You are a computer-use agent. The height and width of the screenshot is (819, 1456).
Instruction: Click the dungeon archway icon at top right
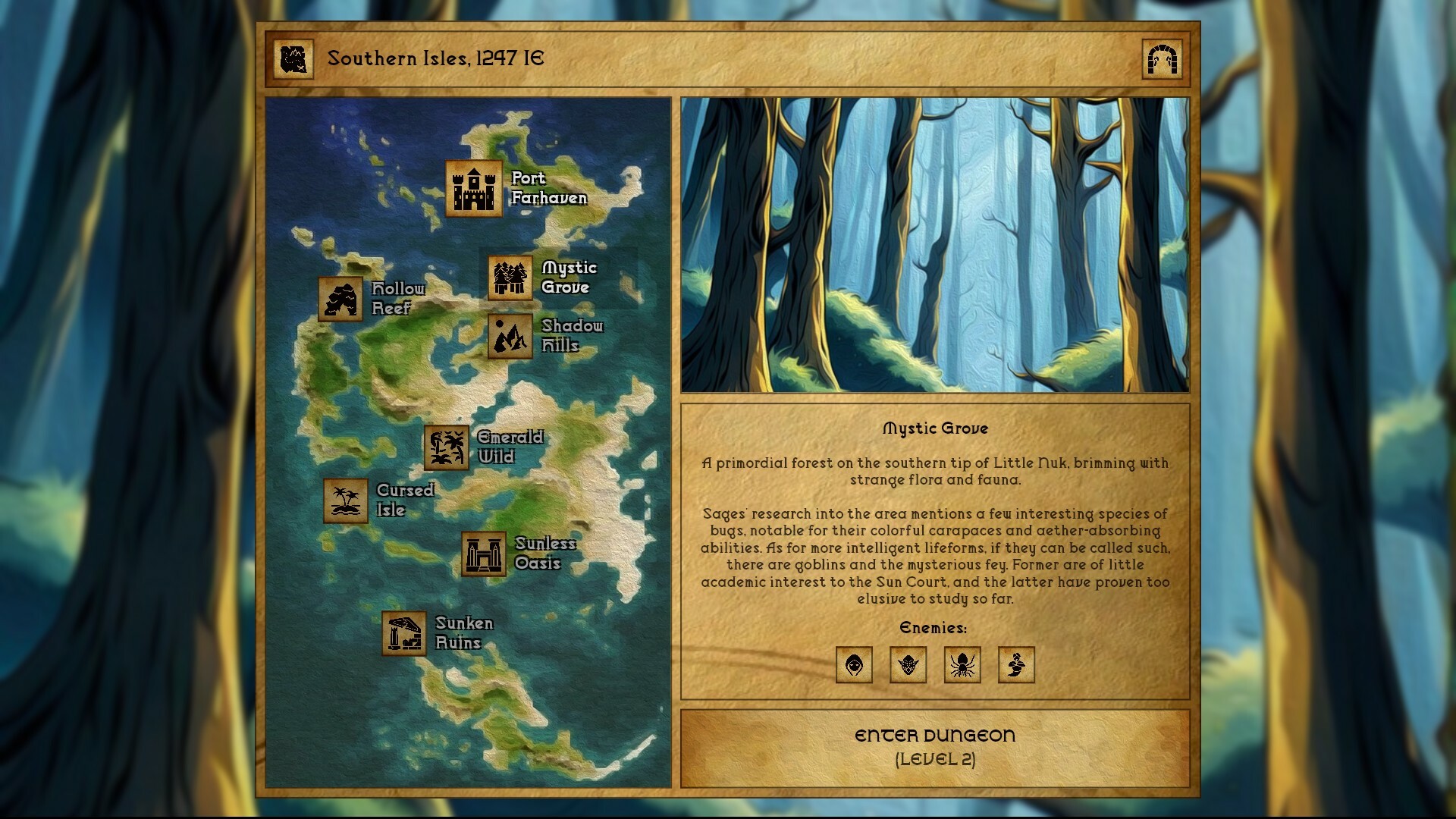(1162, 58)
